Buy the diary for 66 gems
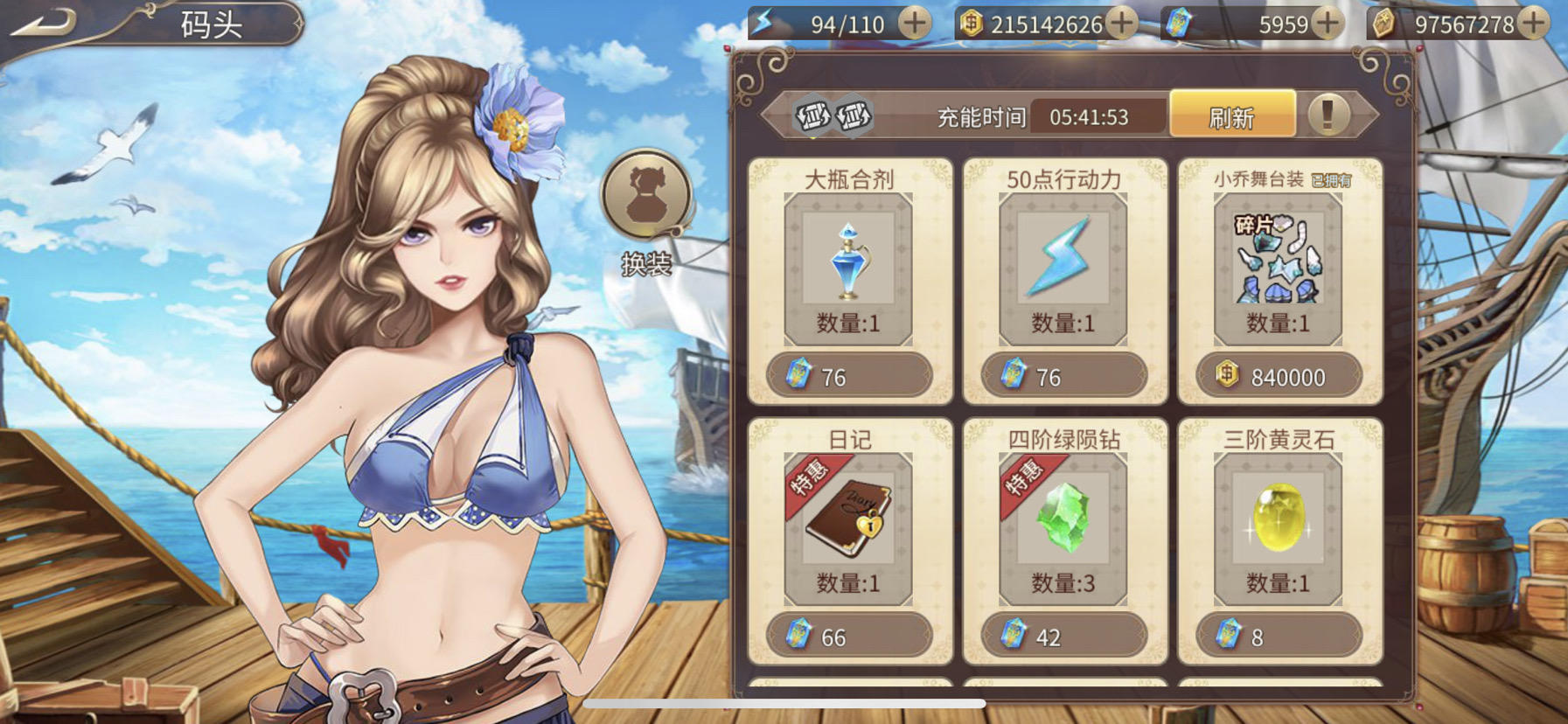1568x724 pixels. pos(848,637)
